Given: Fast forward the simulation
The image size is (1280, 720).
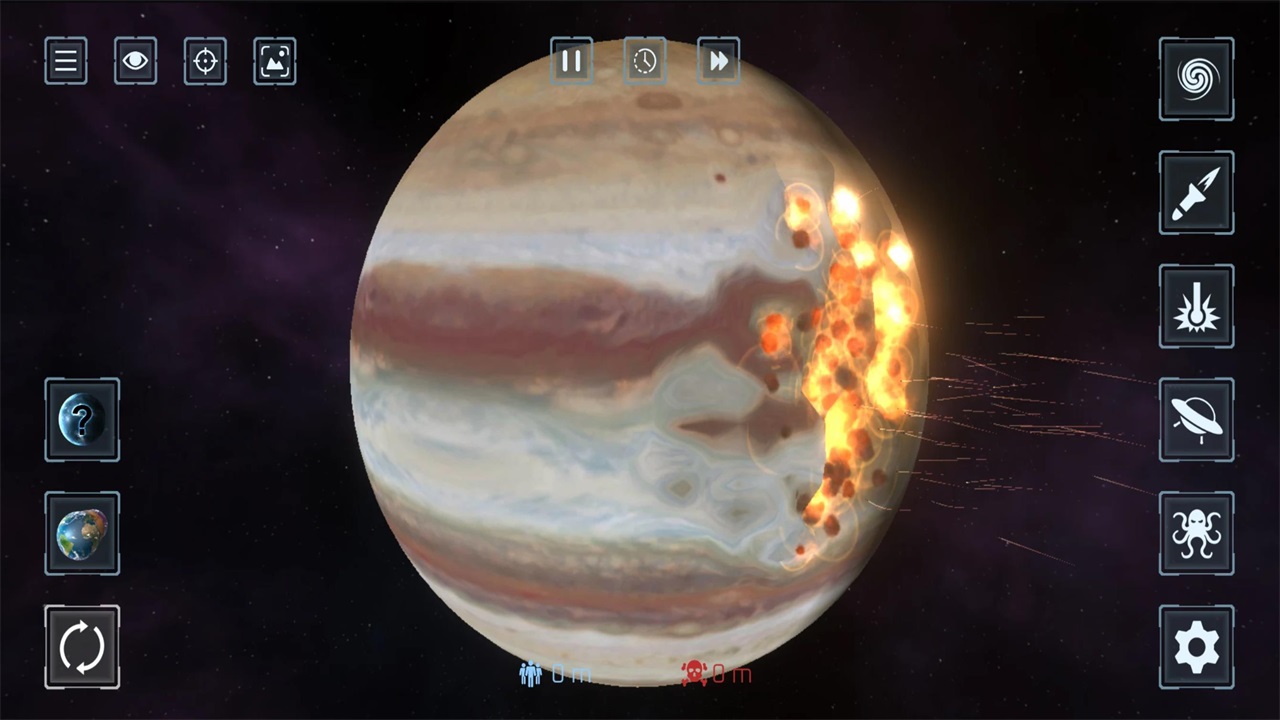Looking at the screenshot, I should [x=718, y=61].
